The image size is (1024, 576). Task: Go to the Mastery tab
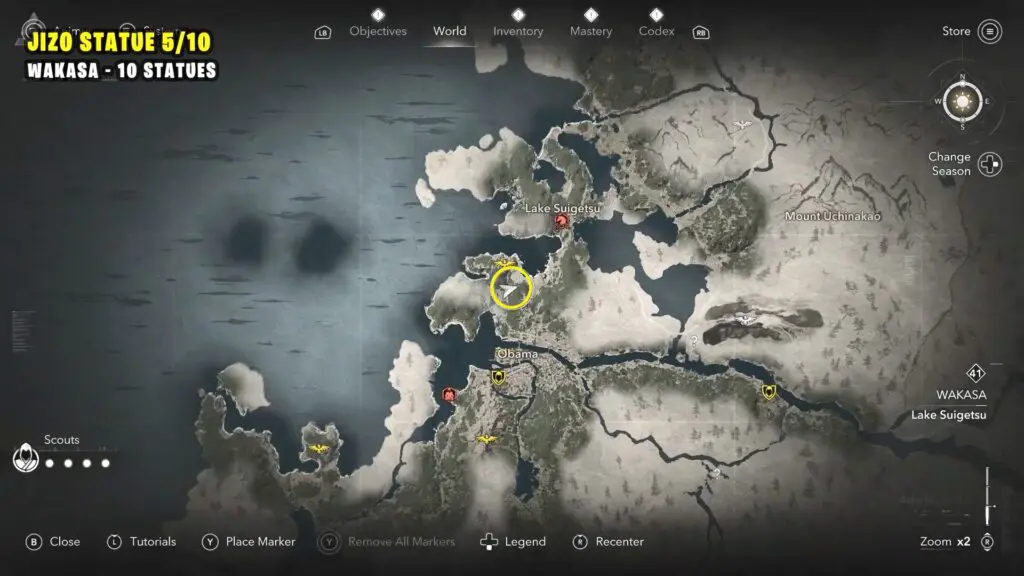click(x=591, y=31)
